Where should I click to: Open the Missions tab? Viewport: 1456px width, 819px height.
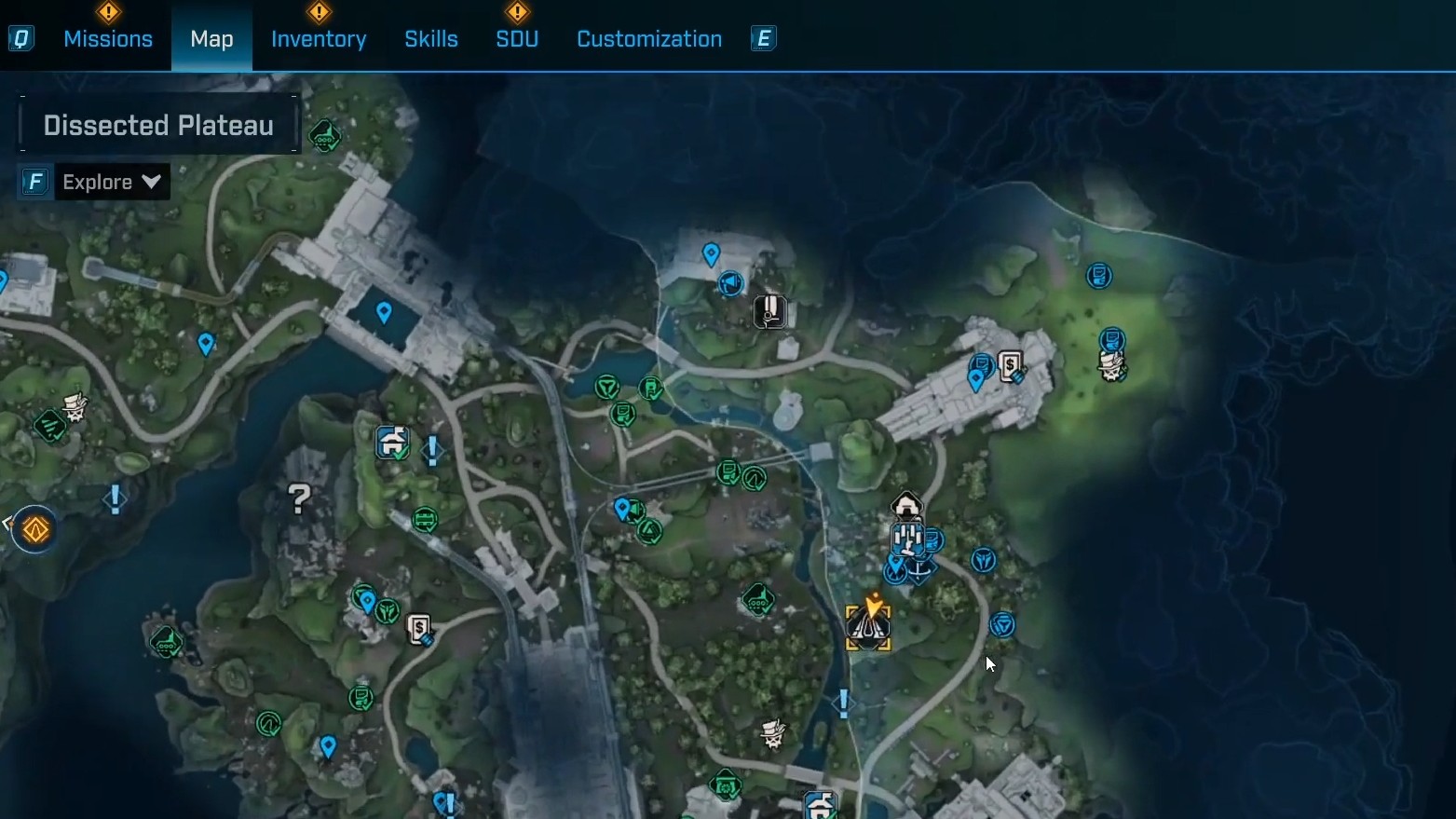(108, 39)
